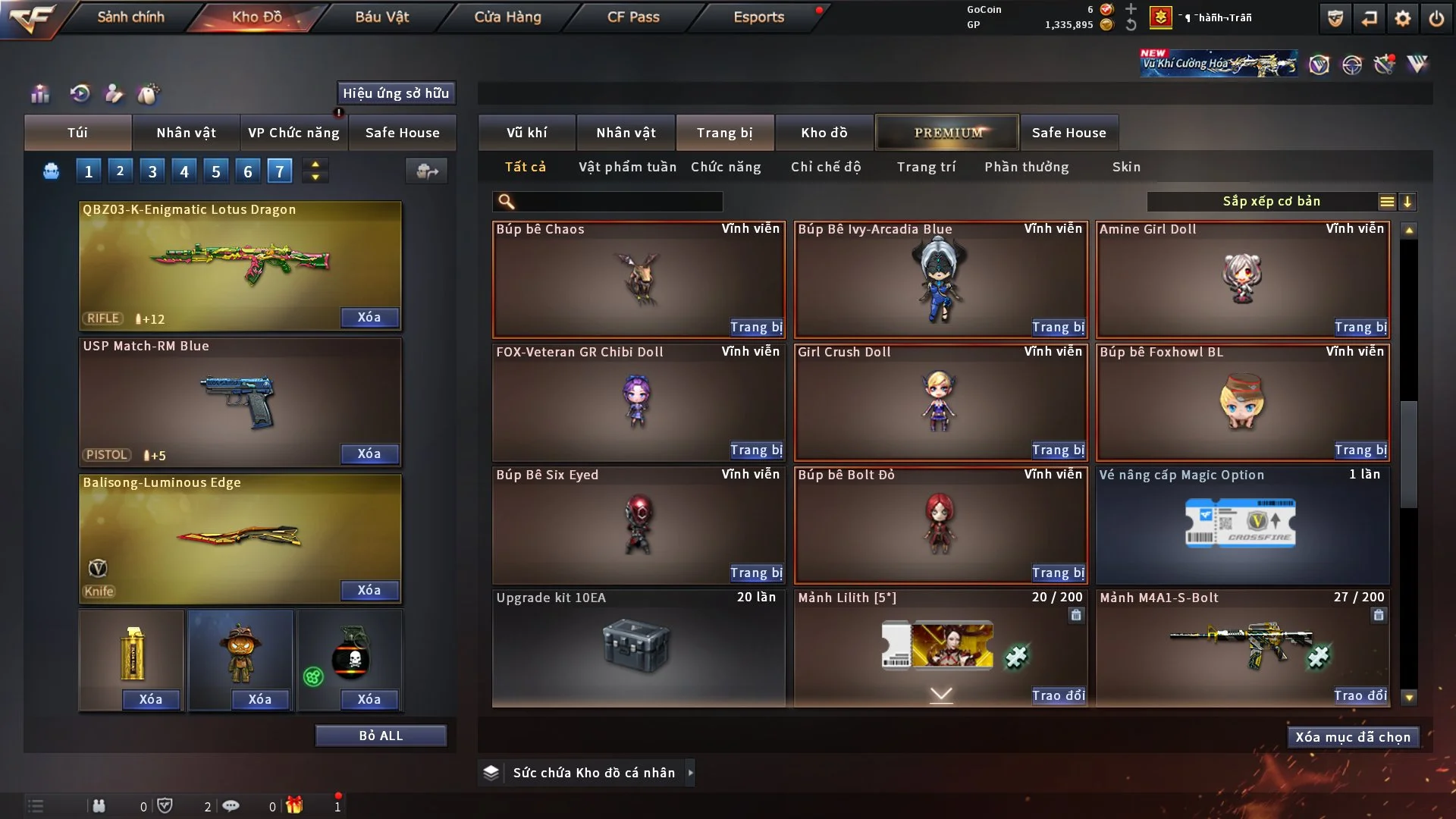Open the CF Pass page

tap(633, 17)
